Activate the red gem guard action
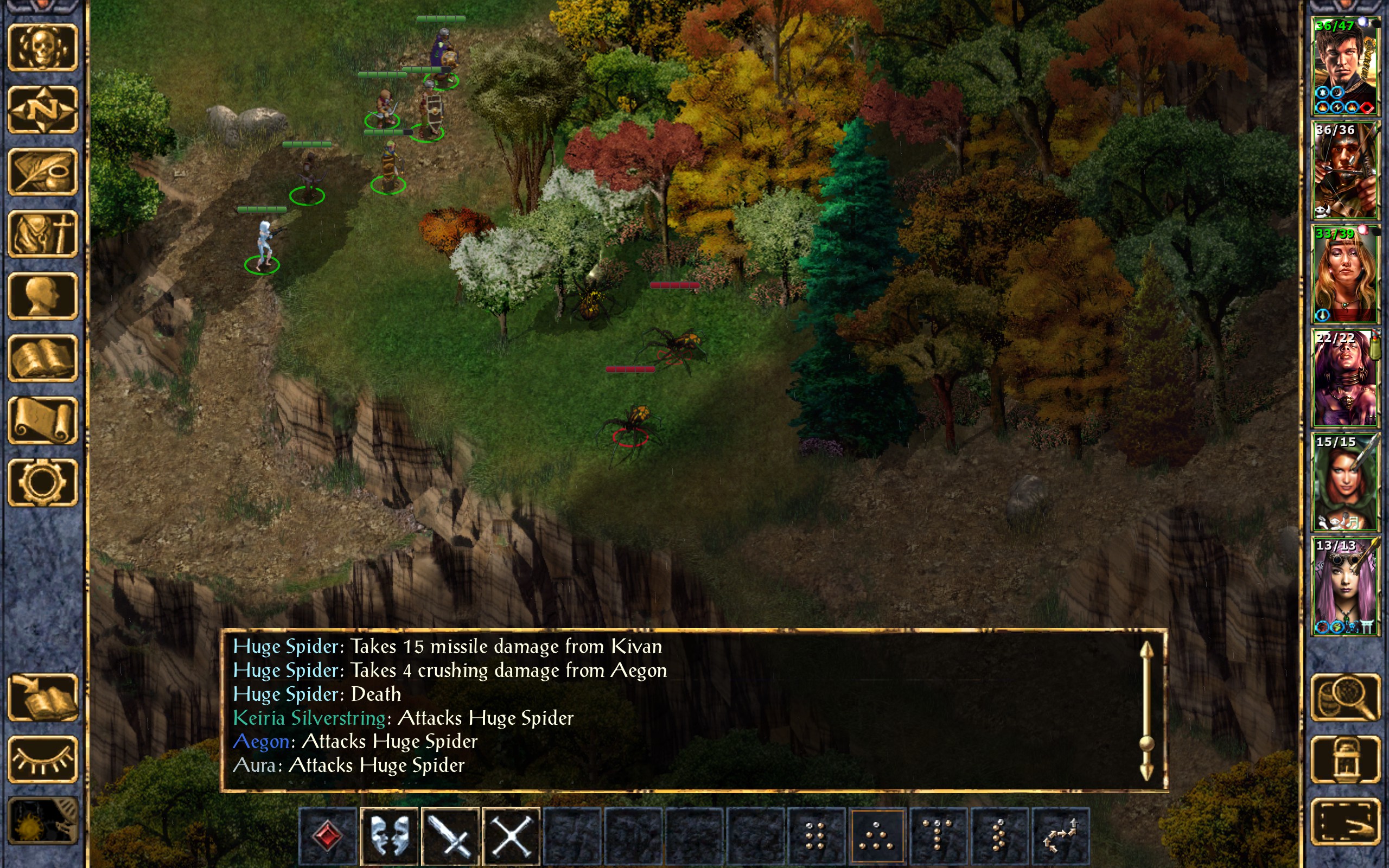 [x=328, y=835]
